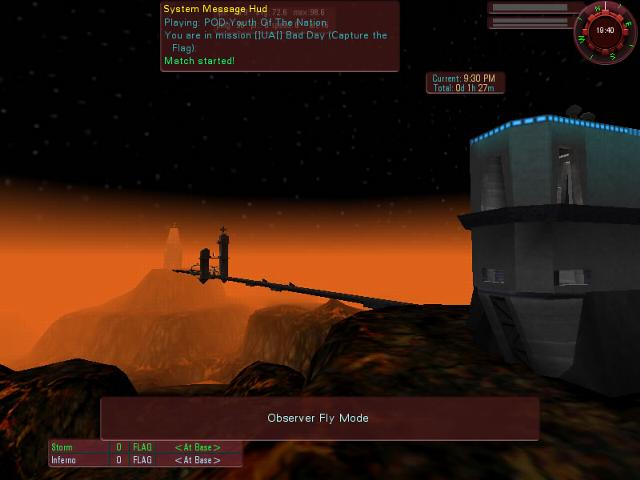Image resolution: width=640 pixels, height=480 pixels.
Task: Click the System Message Hud panel
Action: (x=279, y=36)
